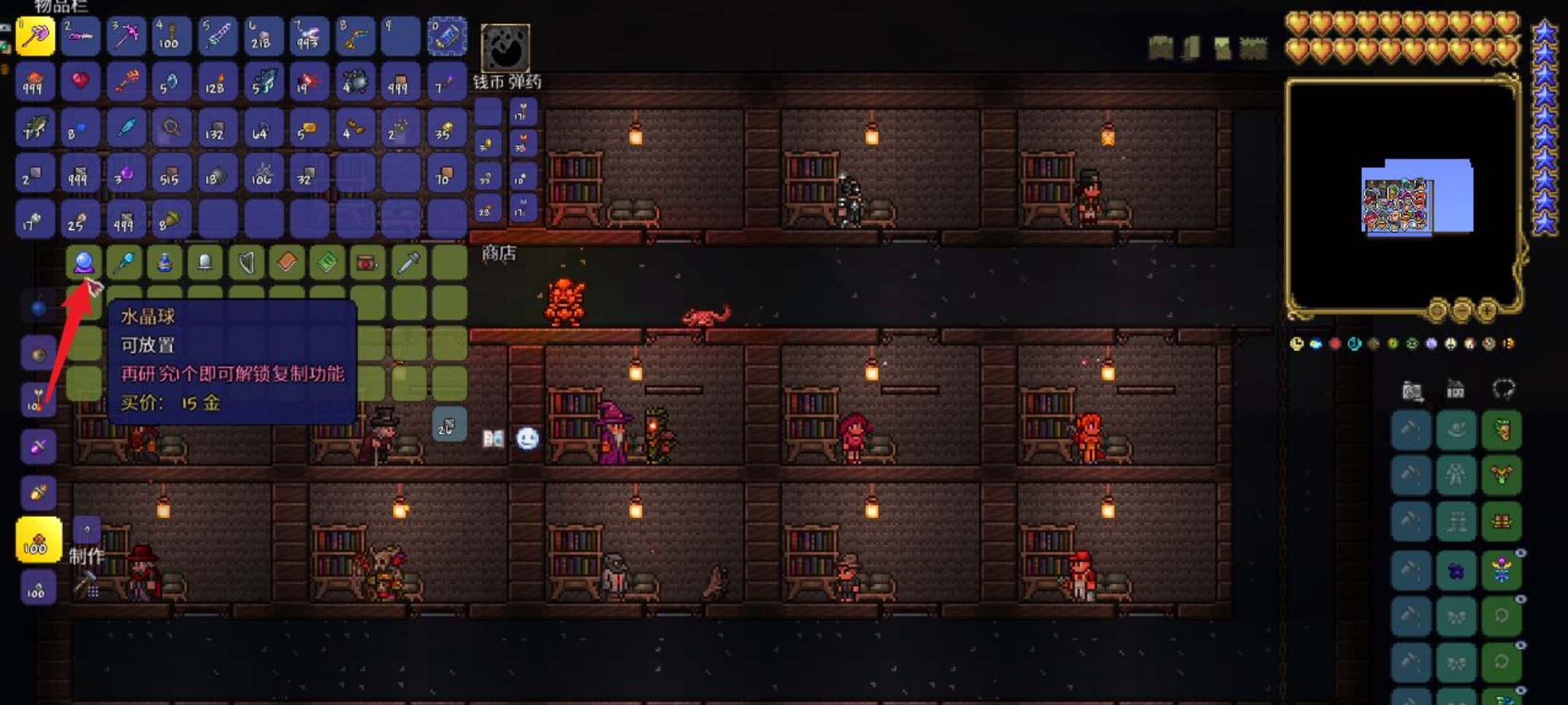The image size is (1568, 705).
Task: Select the golden key in hotbar slot 8
Action: pyautogui.click(x=354, y=36)
